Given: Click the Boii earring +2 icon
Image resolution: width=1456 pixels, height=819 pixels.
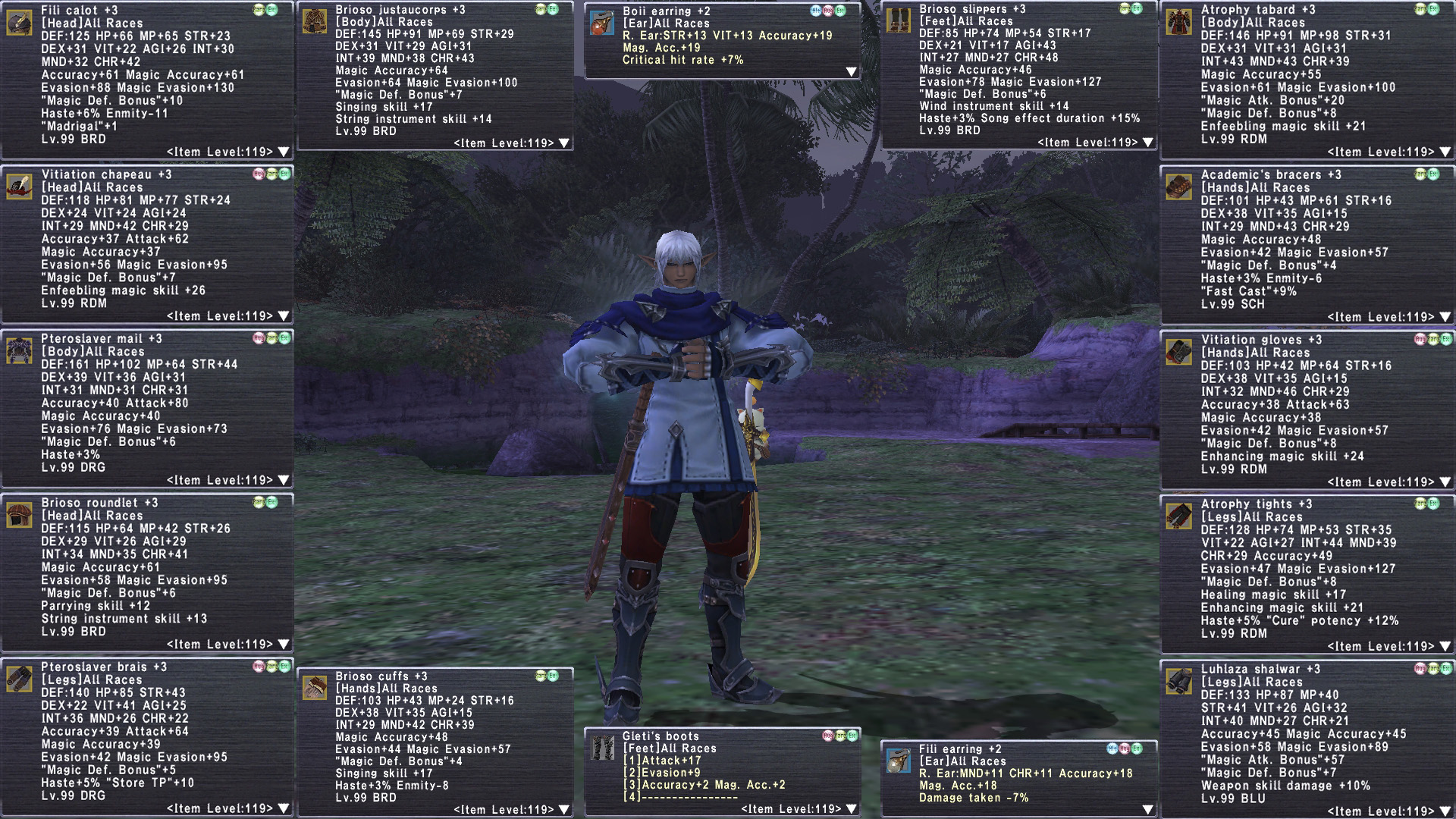Looking at the screenshot, I should pos(601,24).
